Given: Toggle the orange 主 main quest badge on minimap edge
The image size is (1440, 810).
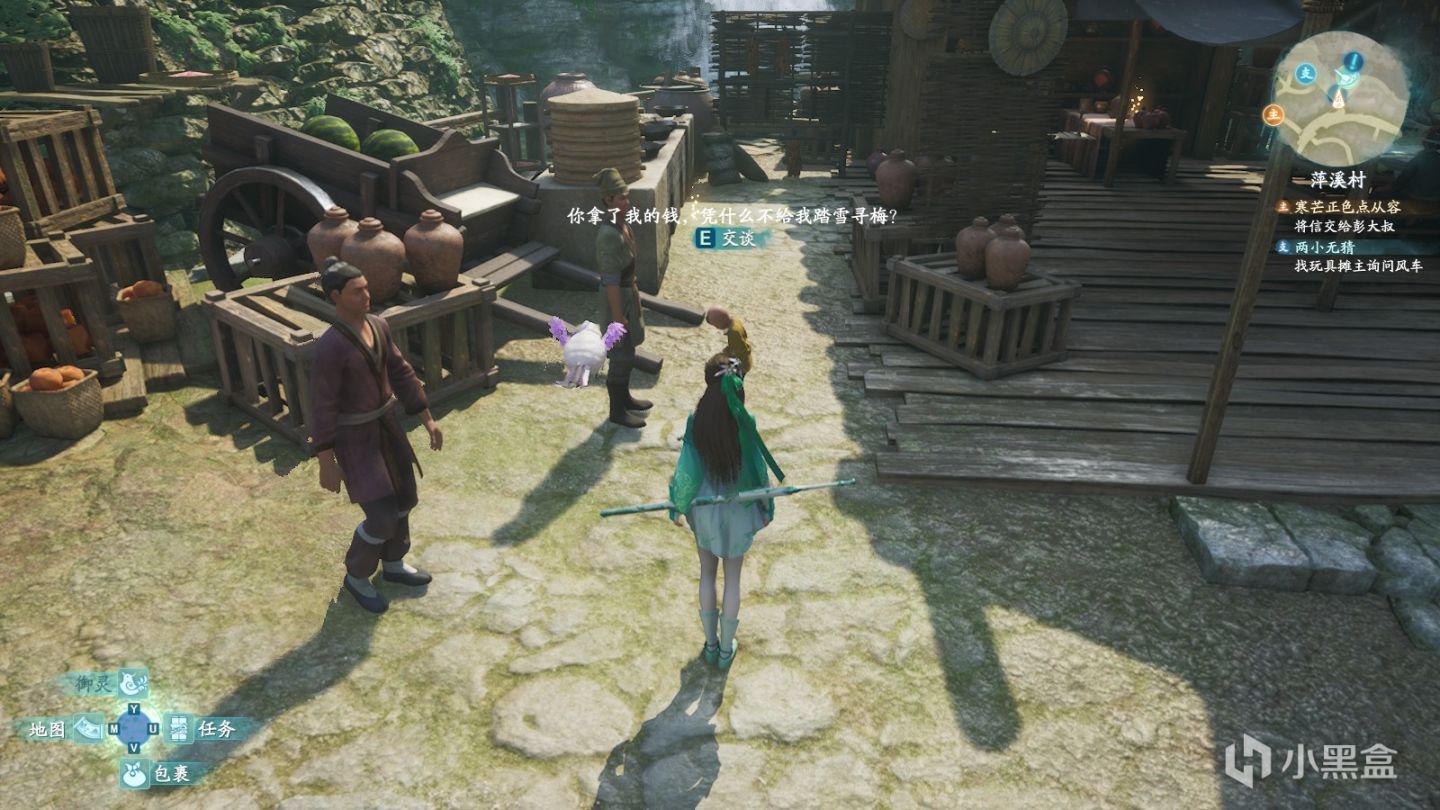Looking at the screenshot, I should 1275,113.
